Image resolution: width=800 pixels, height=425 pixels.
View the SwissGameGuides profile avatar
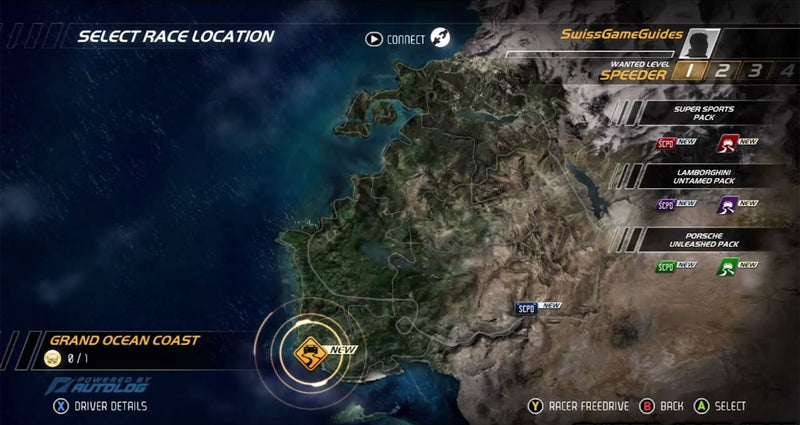pos(702,41)
